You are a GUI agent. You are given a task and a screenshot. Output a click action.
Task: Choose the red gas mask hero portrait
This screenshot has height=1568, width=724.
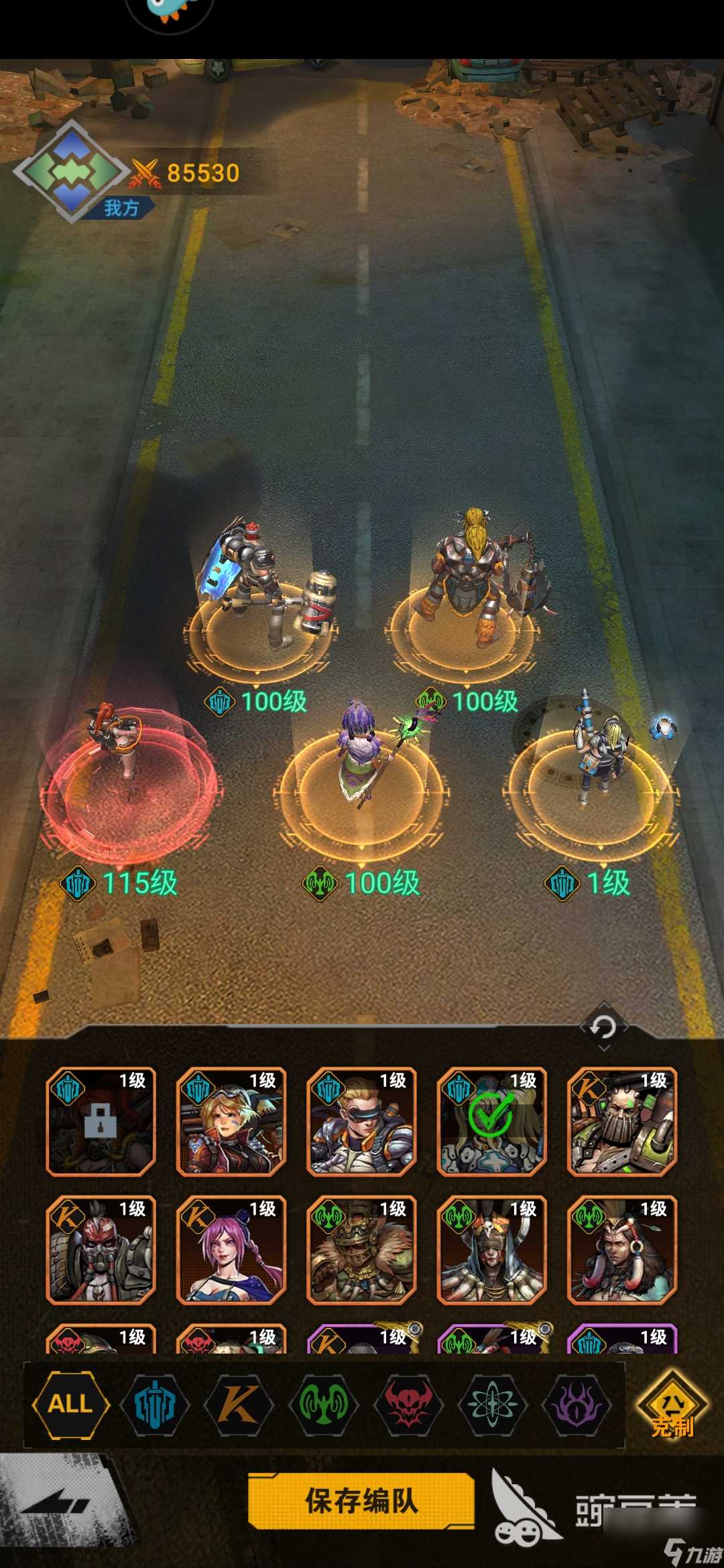point(101,1250)
